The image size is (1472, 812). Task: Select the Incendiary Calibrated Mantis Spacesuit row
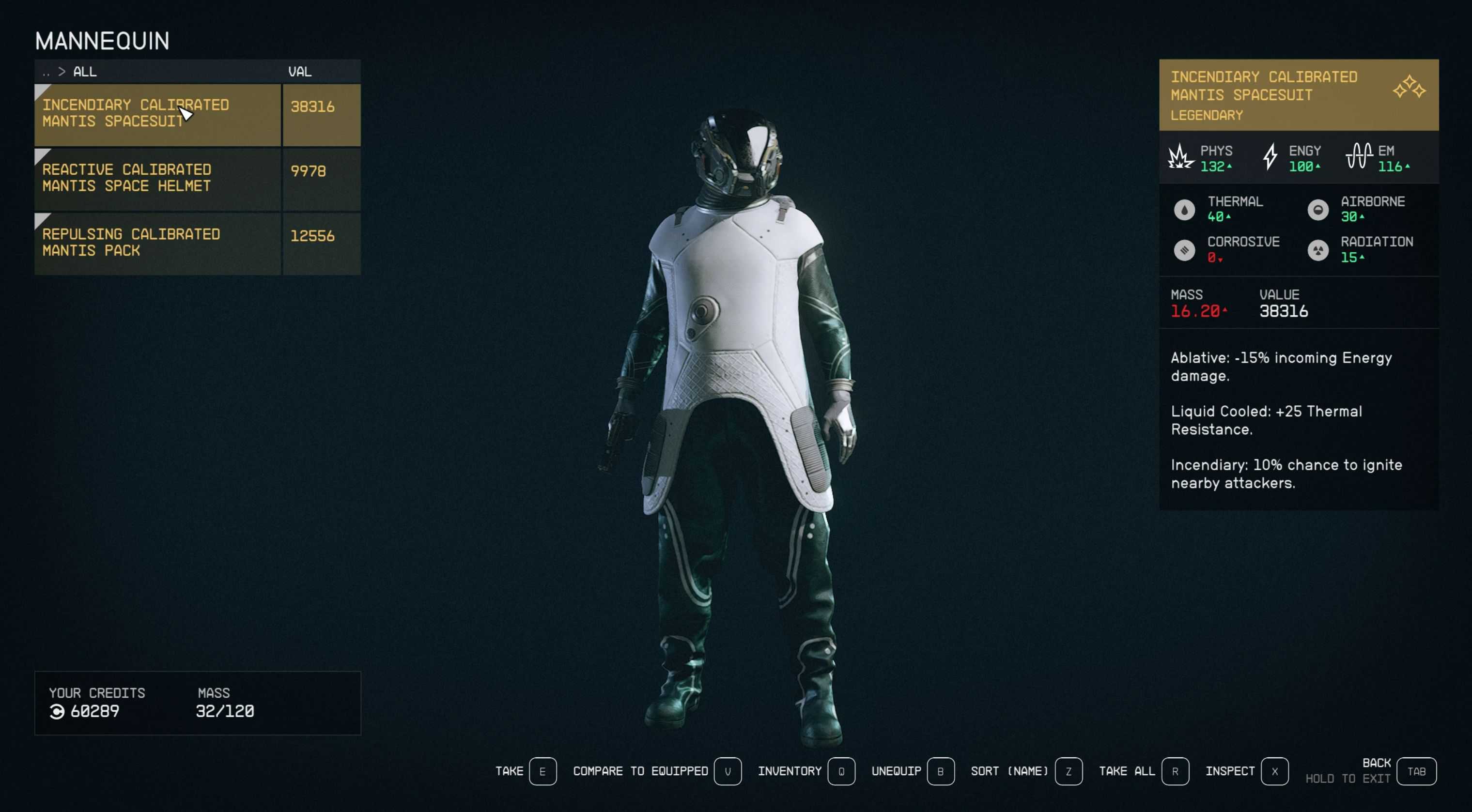[x=157, y=114]
